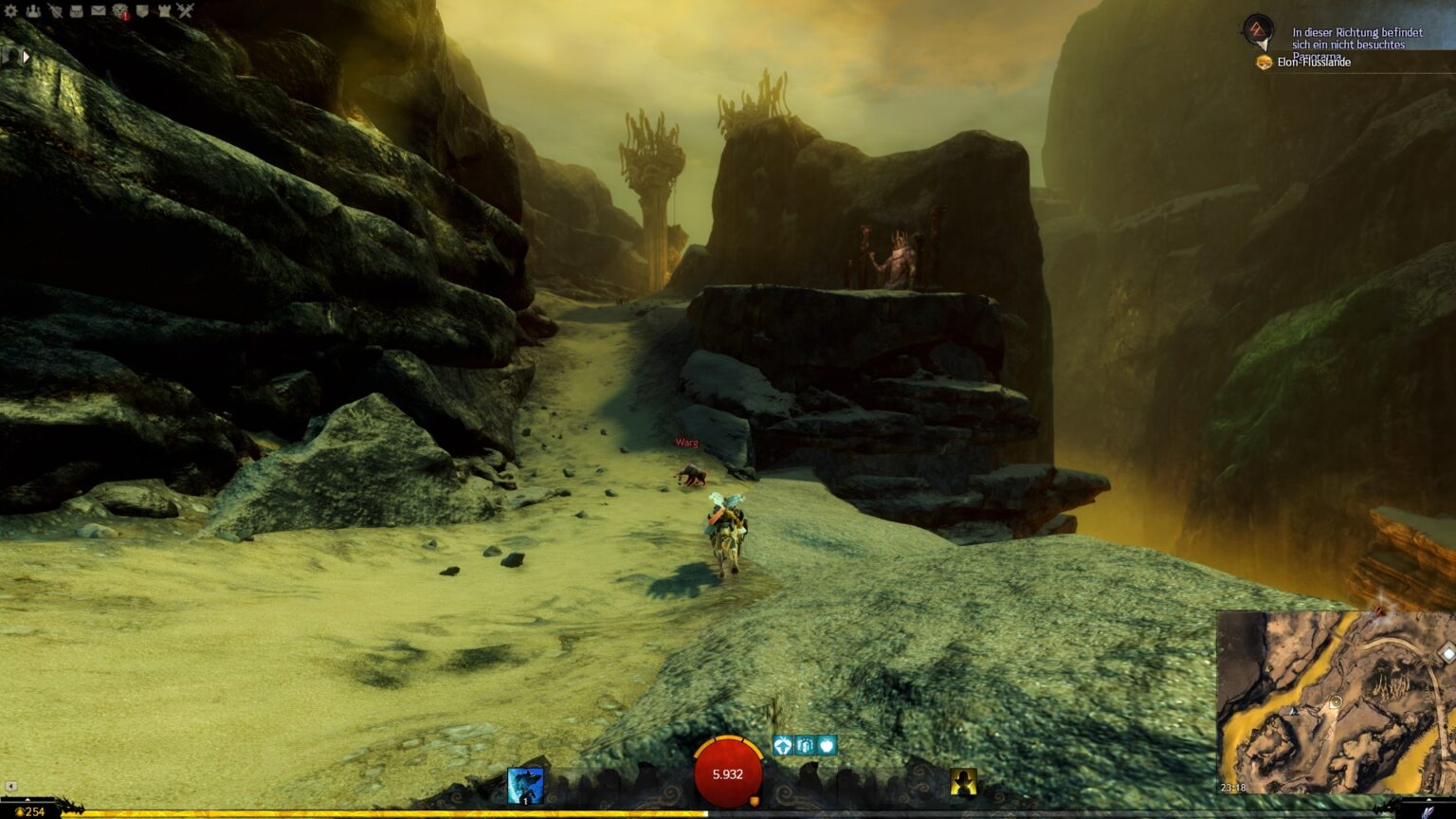1456x819 pixels.
Task: Activate the blue wolf weapon skill icon
Action: pos(524,784)
